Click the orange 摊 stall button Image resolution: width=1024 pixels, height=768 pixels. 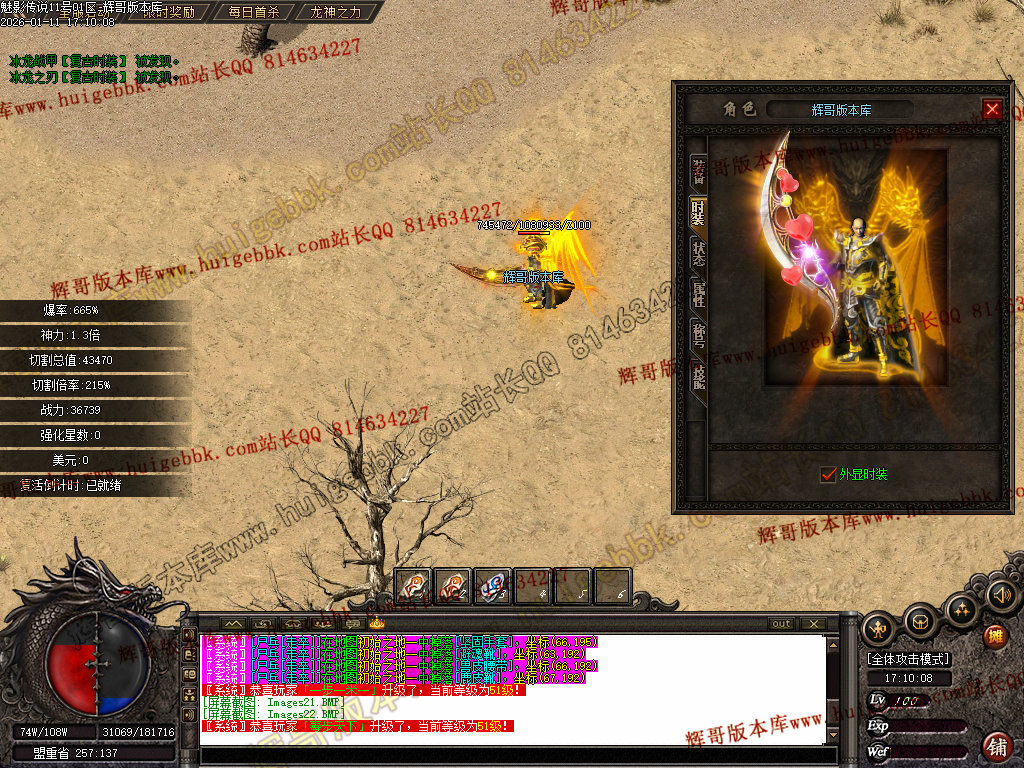995,636
